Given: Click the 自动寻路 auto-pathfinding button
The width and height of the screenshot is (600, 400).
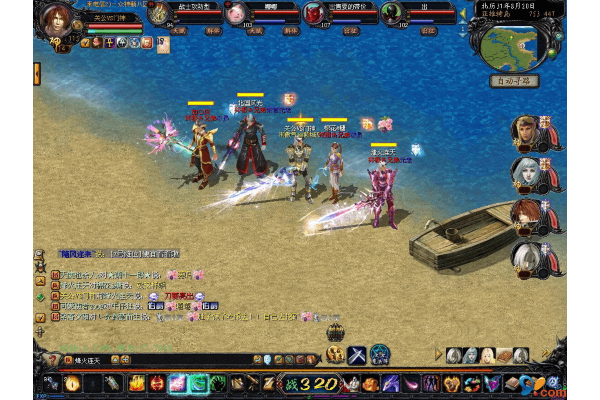Looking at the screenshot, I should (x=515, y=81).
